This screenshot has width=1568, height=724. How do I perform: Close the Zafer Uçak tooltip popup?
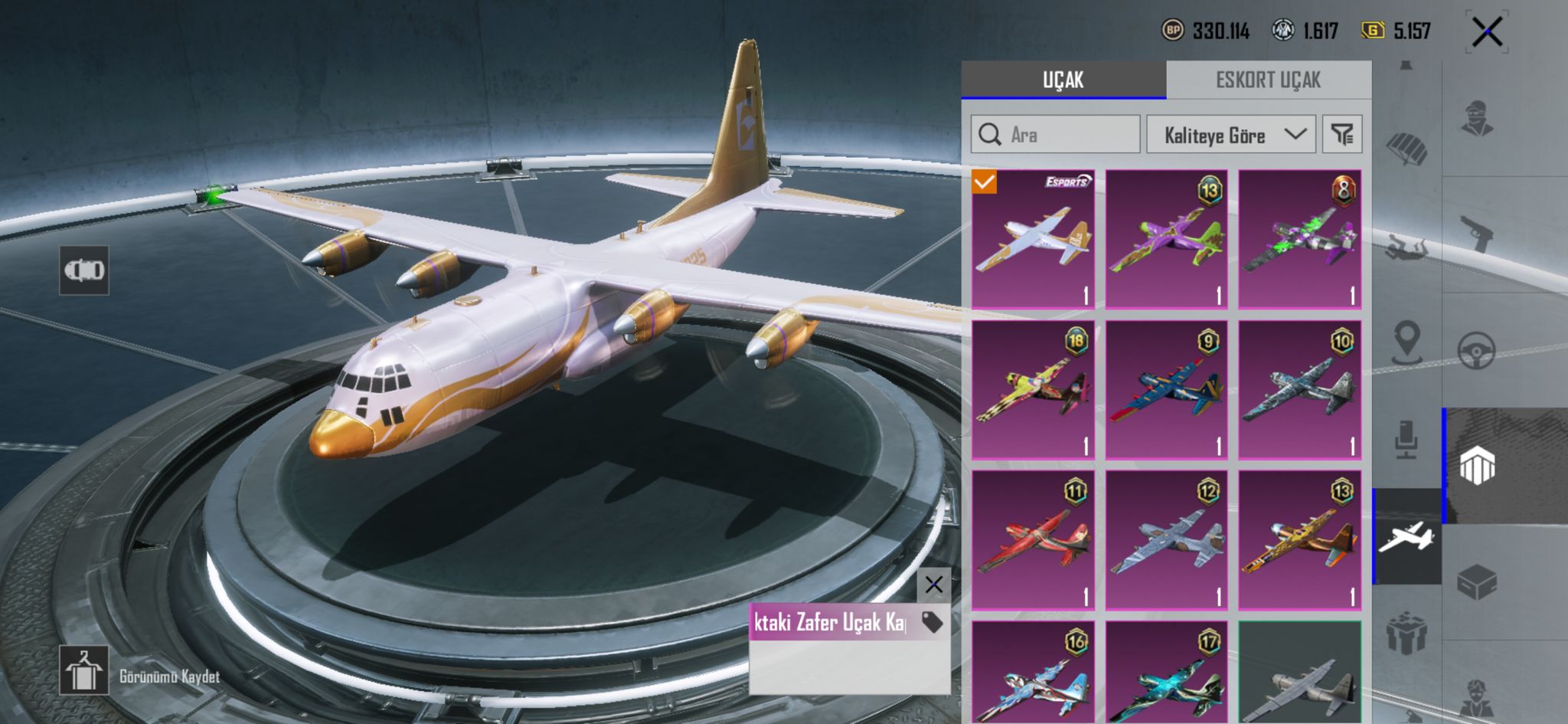click(933, 586)
